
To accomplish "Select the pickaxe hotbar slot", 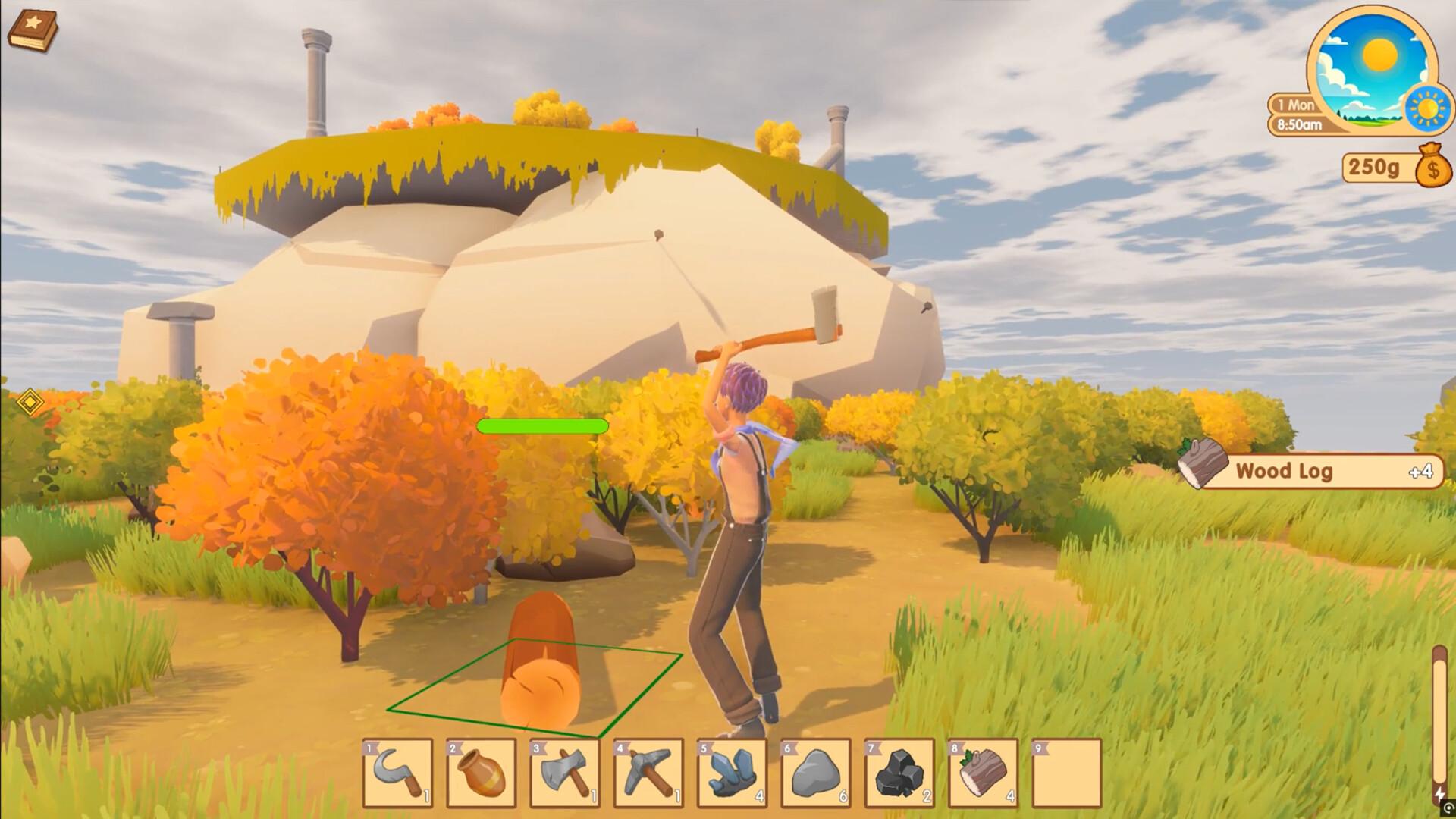I will 648,773.
